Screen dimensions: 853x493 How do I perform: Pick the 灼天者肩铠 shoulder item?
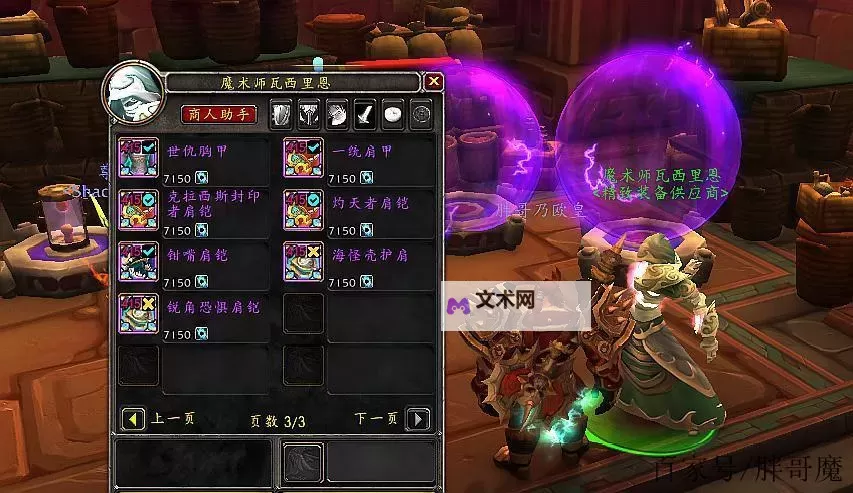[x=302, y=209]
